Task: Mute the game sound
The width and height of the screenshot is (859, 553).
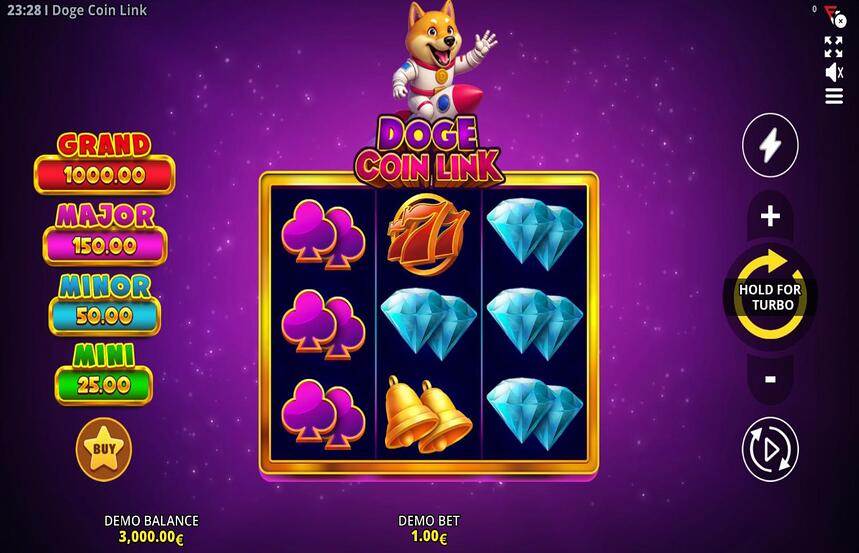Action: click(833, 72)
